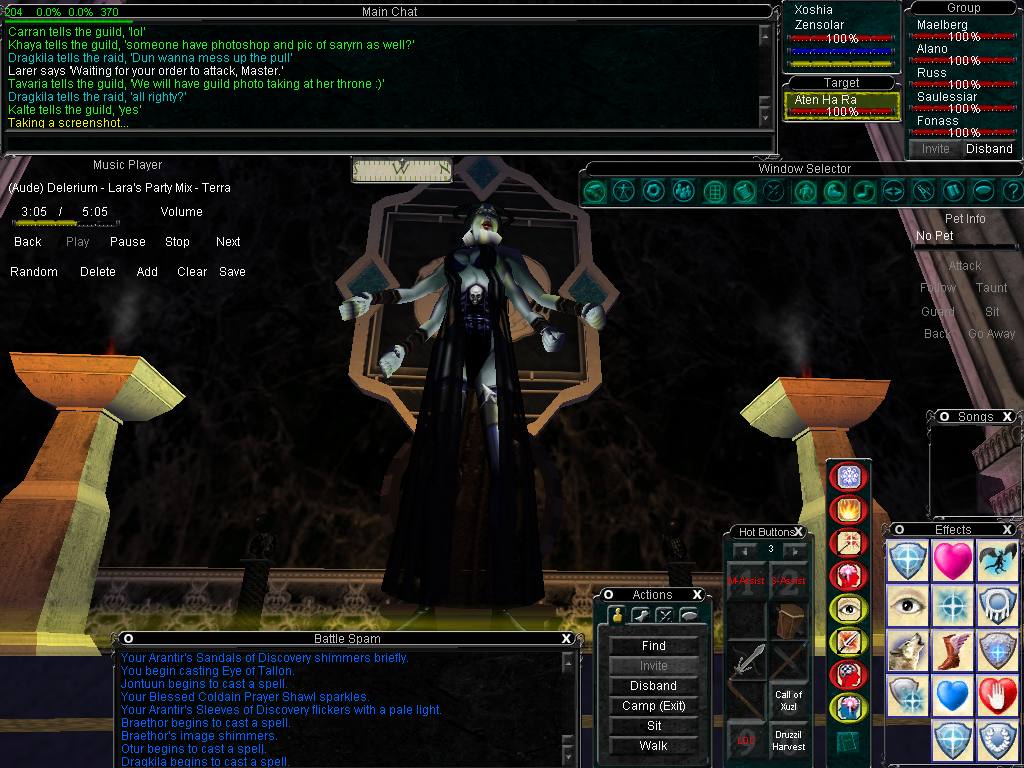Viewport: 1024px width, 768px height.
Task: Click the Sit button in Actions
Action: (x=653, y=726)
